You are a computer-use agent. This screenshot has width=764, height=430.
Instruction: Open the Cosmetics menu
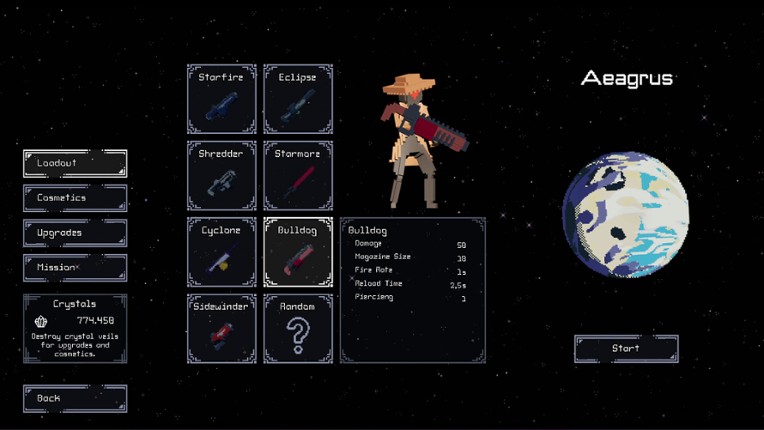click(75, 198)
